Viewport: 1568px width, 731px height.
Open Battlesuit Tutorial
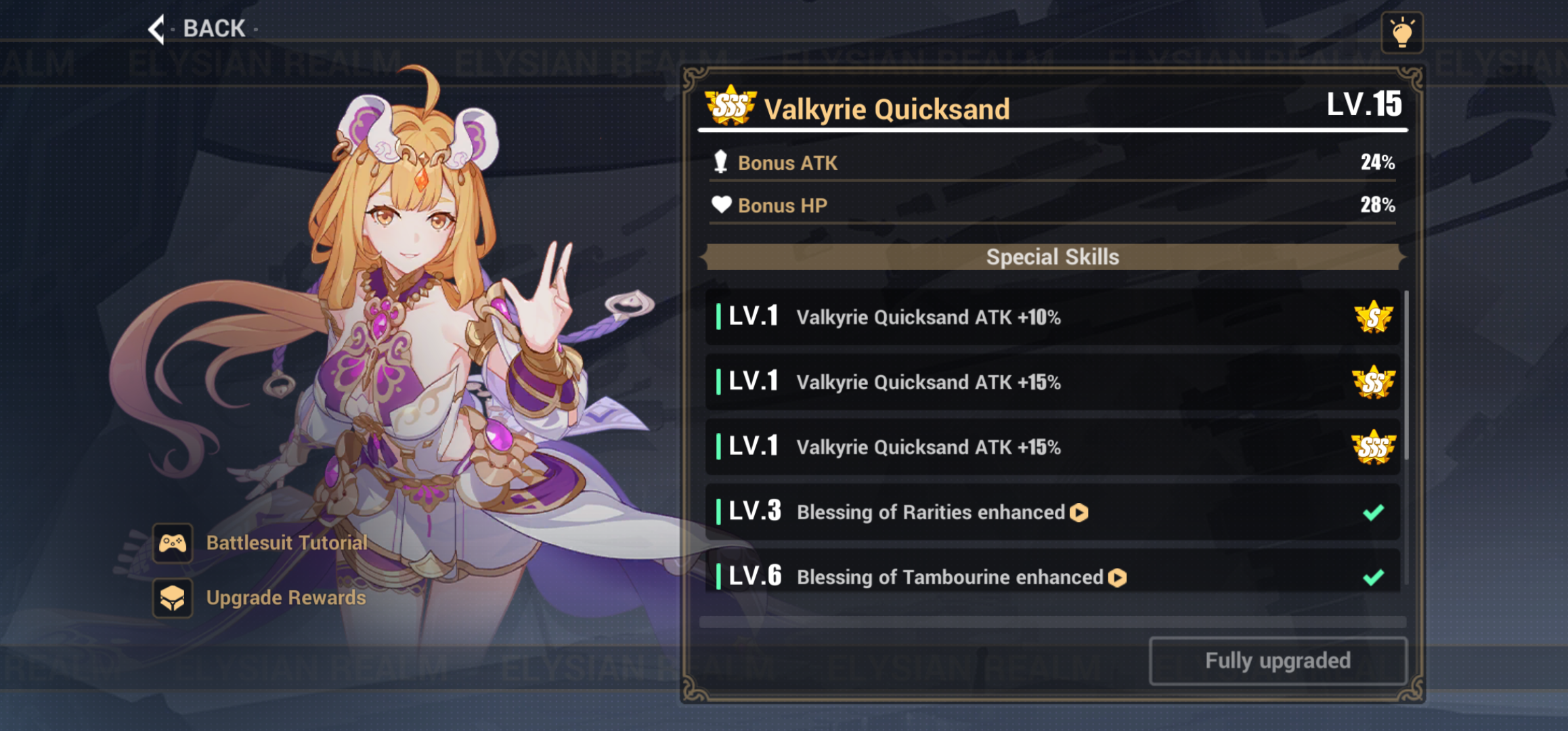pyautogui.click(x=286, y=542)
